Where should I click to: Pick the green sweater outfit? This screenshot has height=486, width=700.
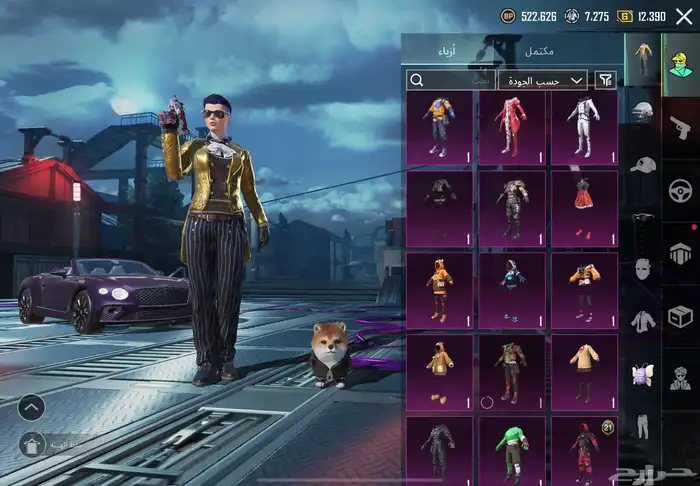coord(512,451)
